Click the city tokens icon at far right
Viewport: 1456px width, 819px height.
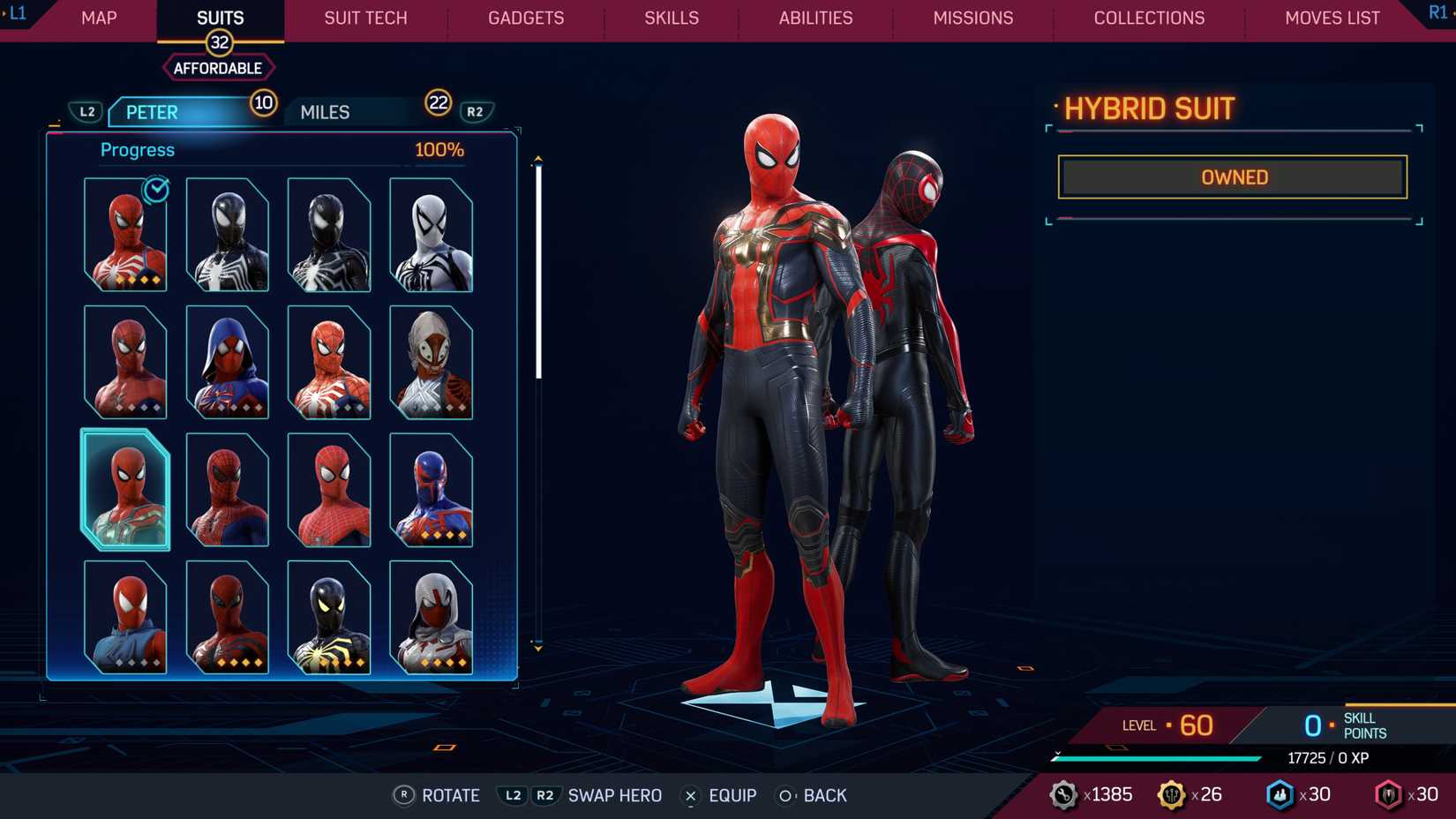[x=1388, y=793]
